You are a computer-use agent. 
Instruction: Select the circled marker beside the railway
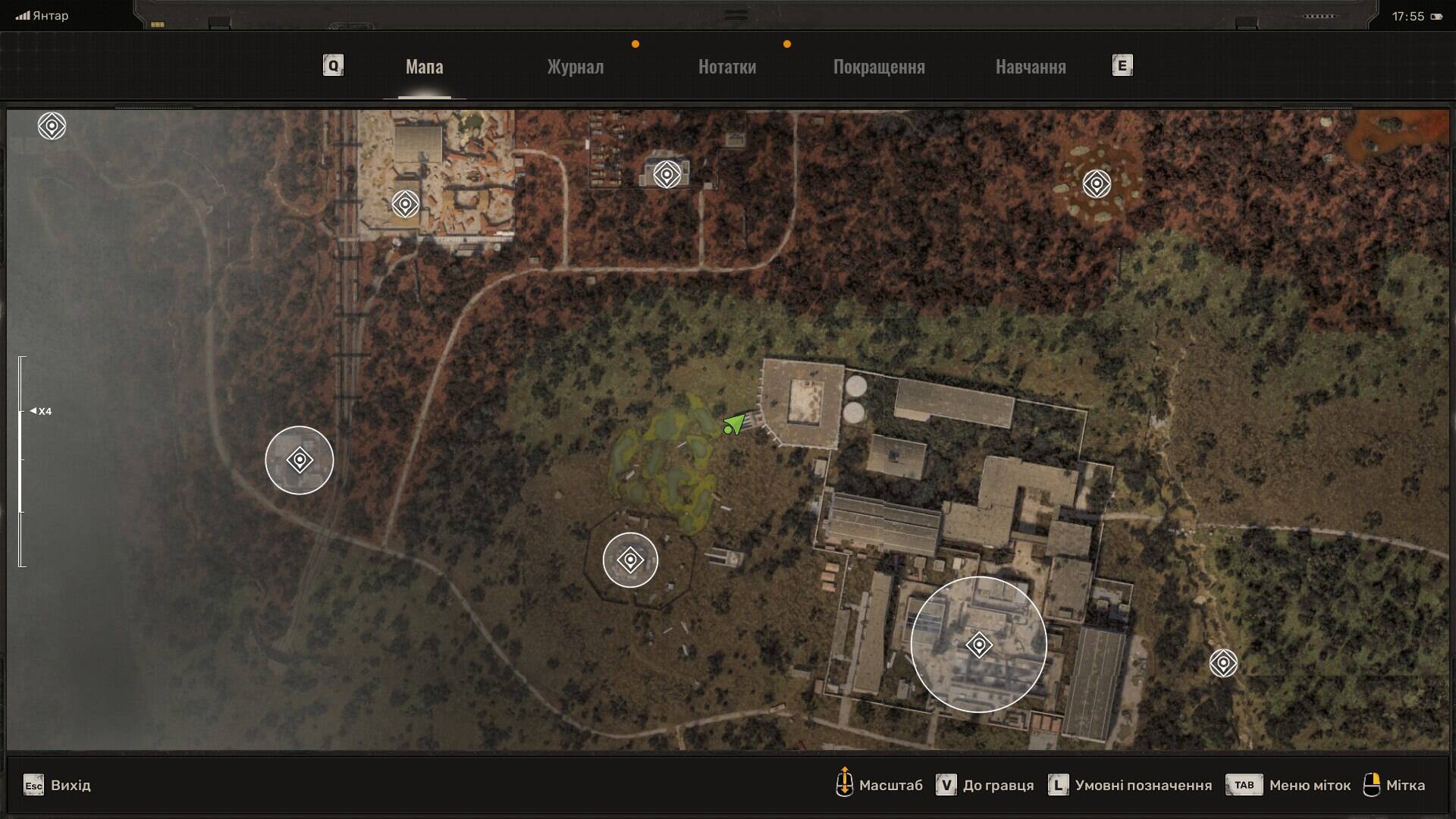[300, 460]
